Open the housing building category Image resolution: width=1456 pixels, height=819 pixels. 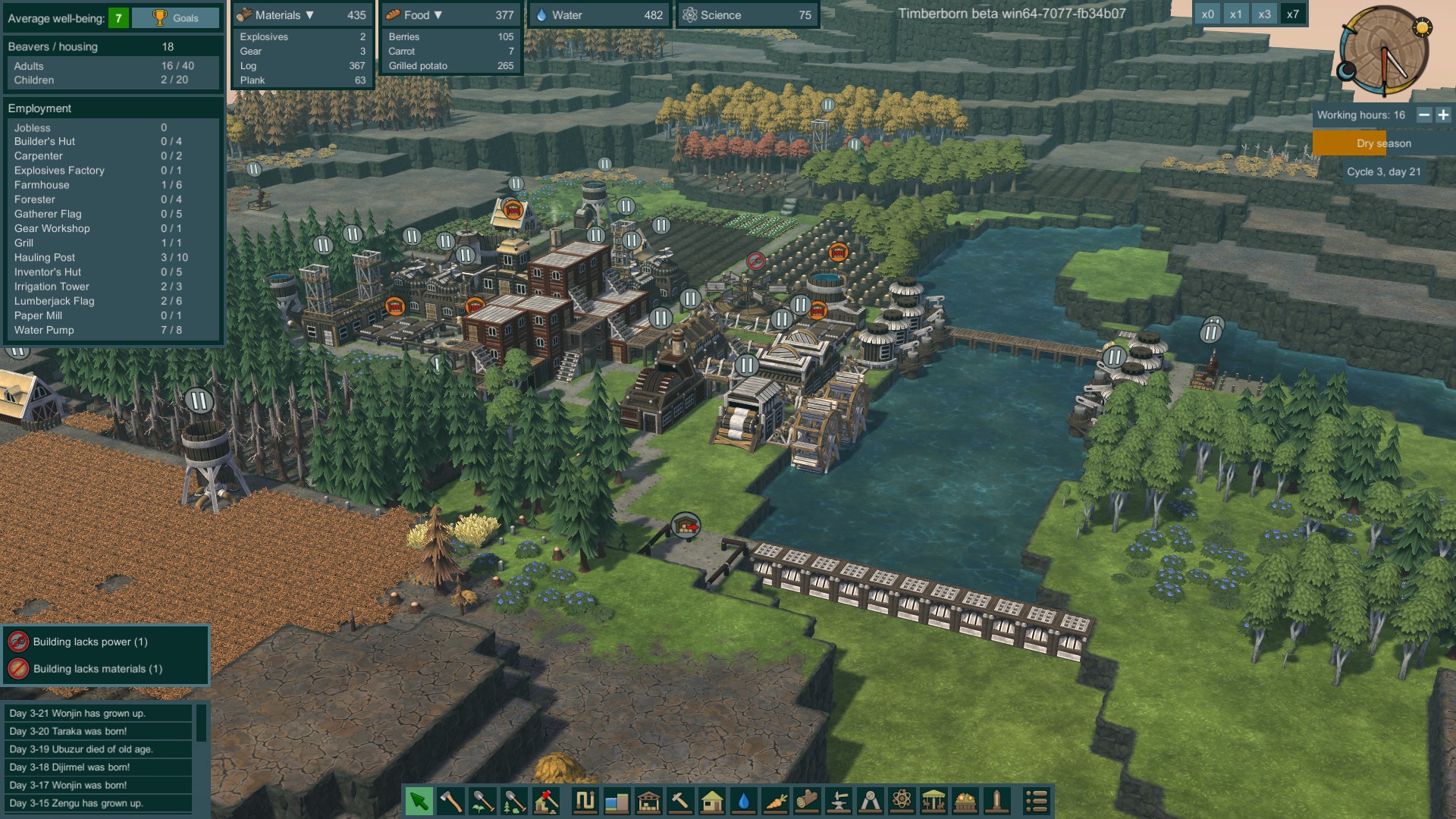coord(712,801)
